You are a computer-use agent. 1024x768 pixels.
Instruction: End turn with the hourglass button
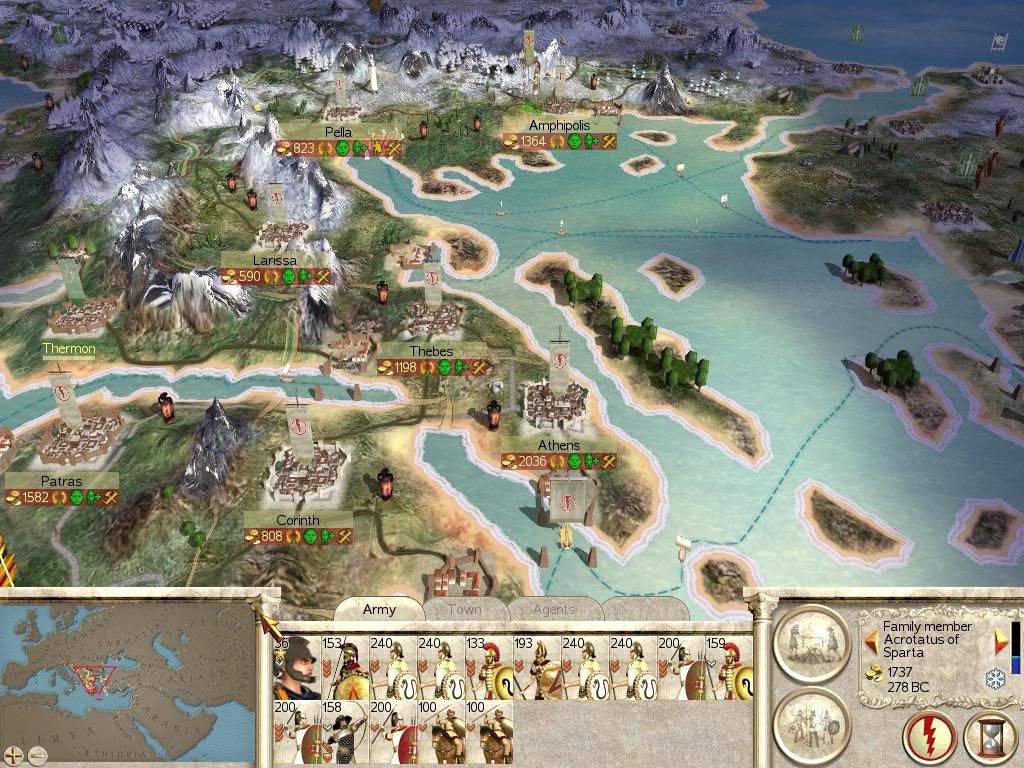pyautogui.click(x=989, y=738)
